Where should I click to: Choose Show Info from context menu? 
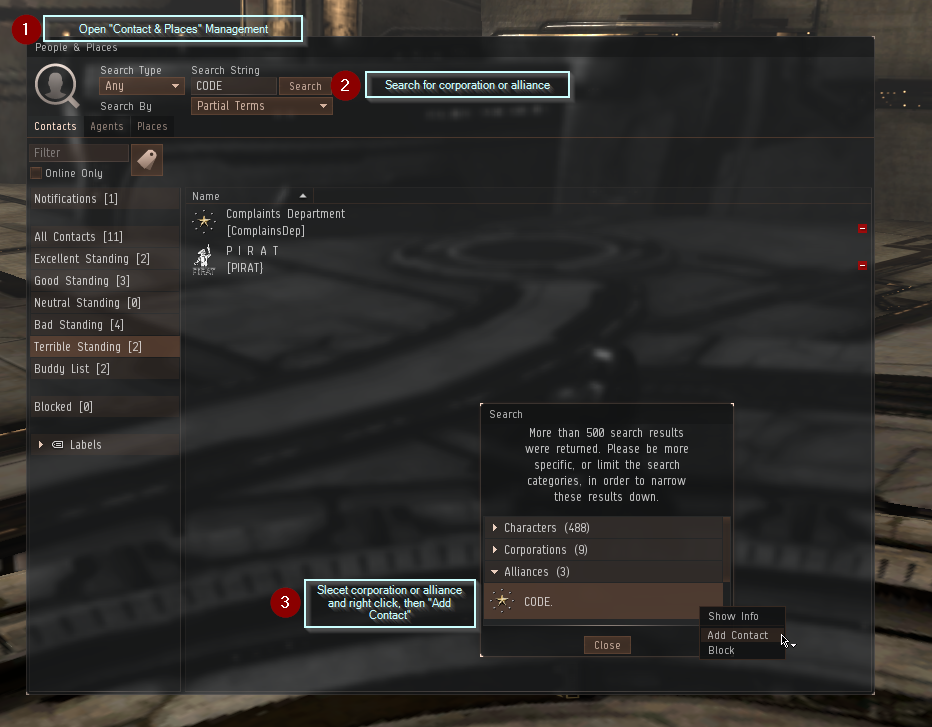pyautogui.click(x=733, y=616)
